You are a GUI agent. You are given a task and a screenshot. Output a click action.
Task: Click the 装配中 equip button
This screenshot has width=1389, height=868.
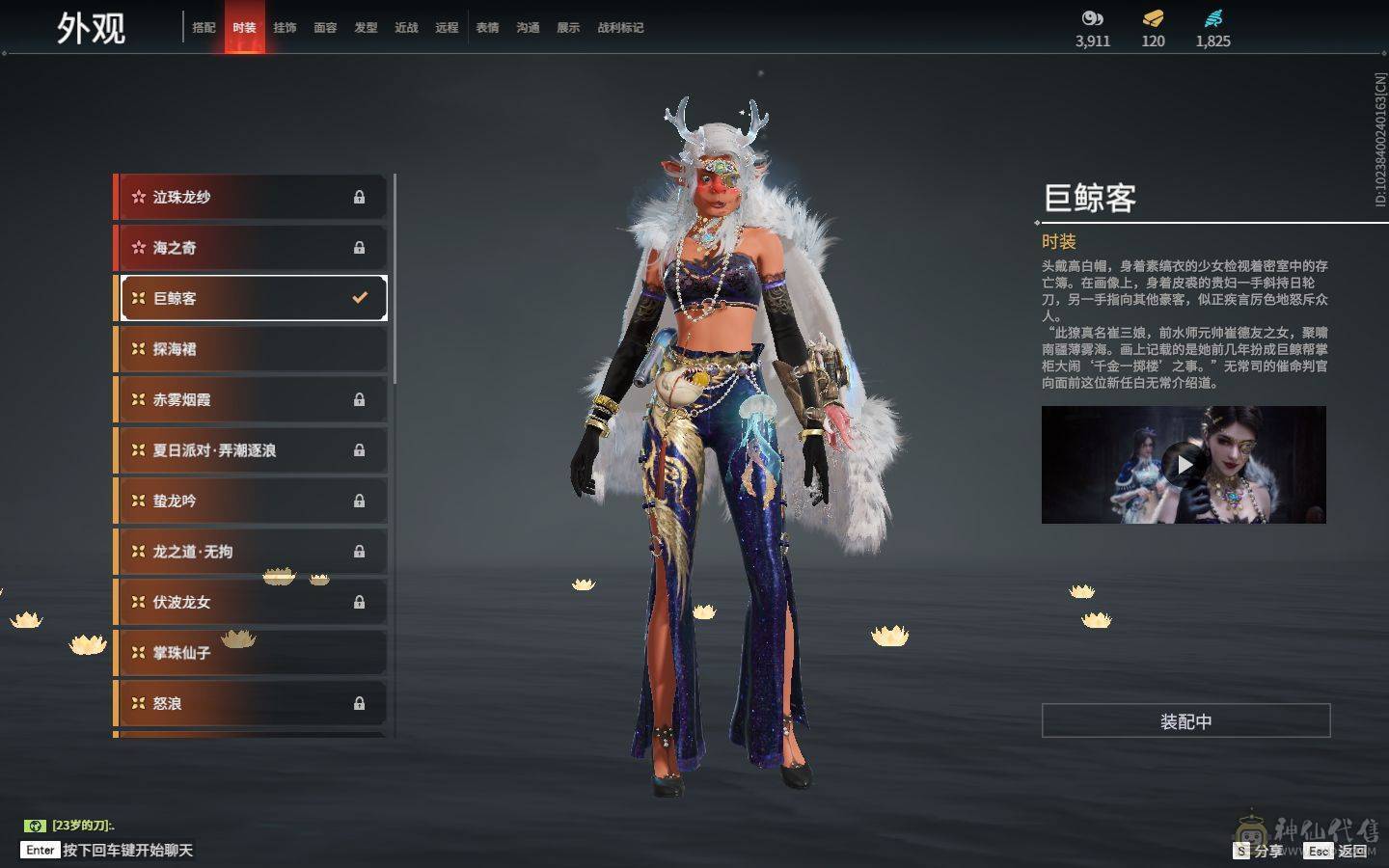point(1185,721)
